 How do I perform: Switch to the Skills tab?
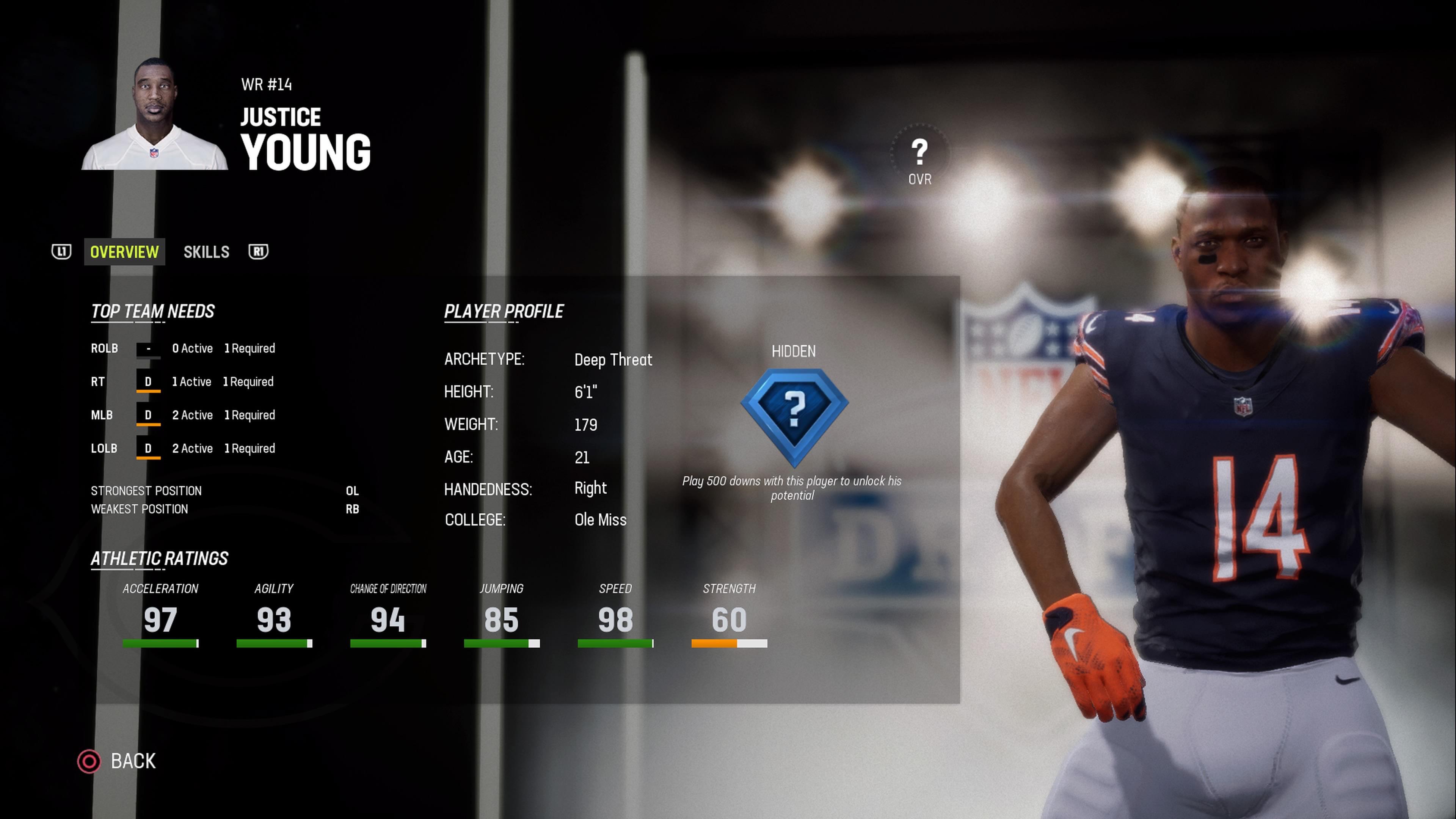tap(206, 252)
